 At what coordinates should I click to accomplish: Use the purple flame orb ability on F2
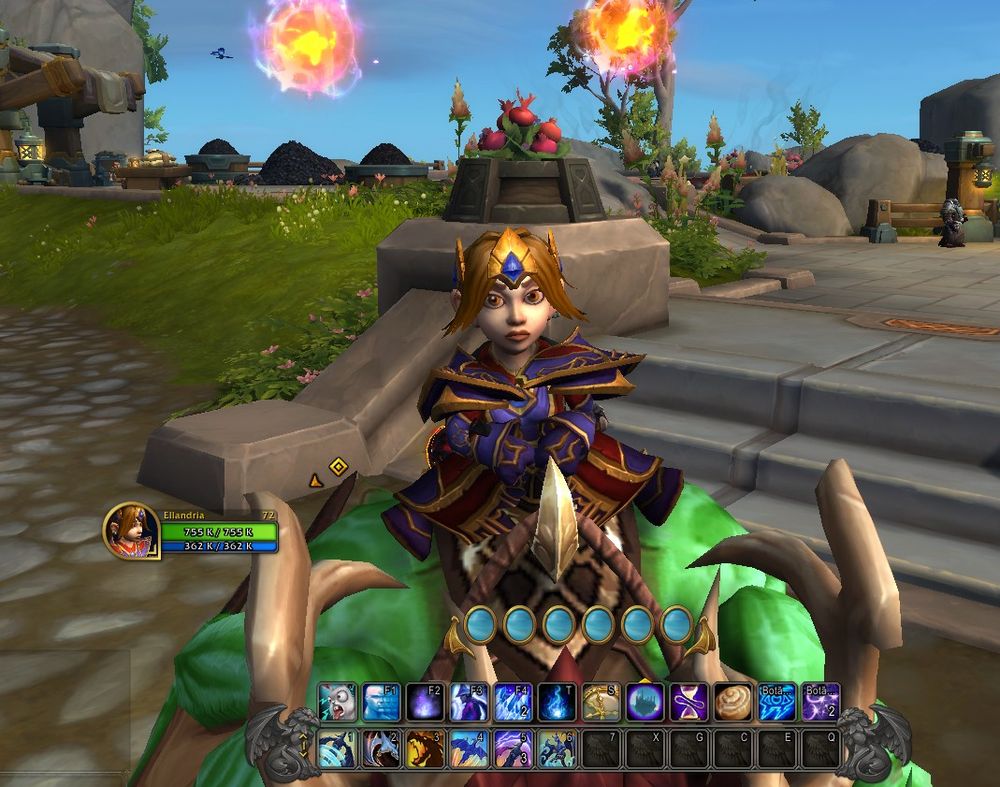(x=426, y=702)
